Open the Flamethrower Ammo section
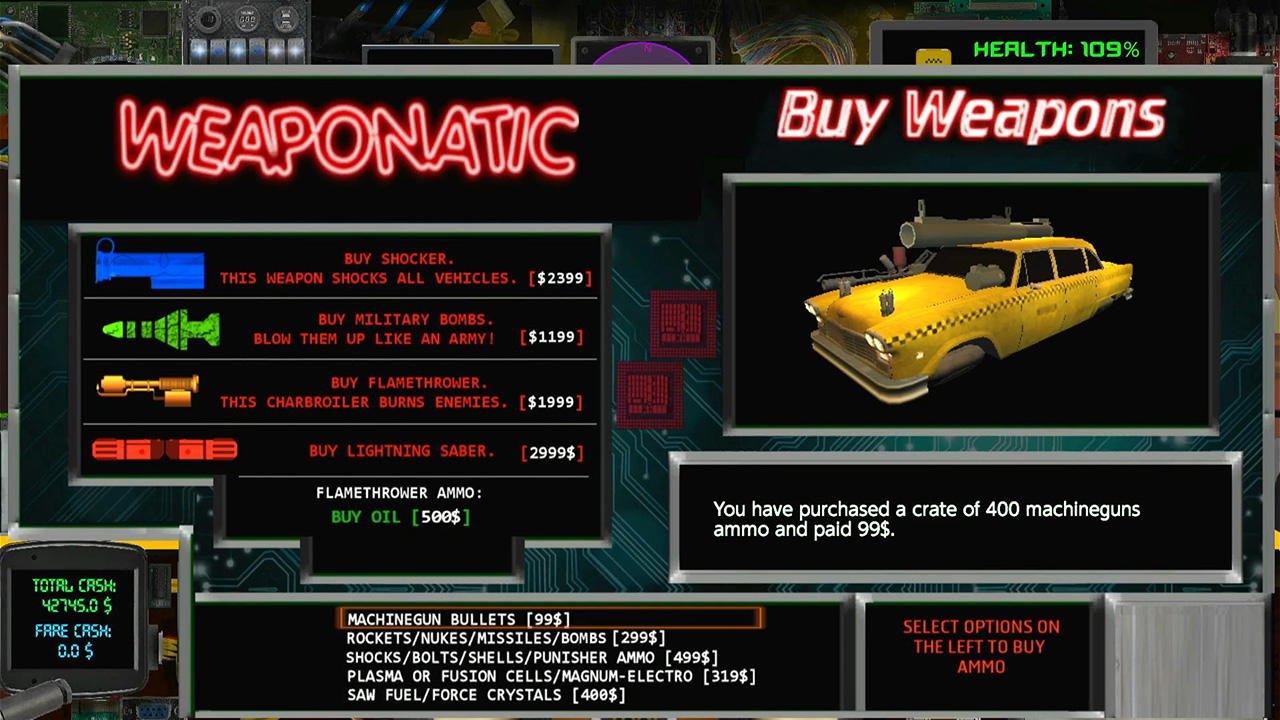 point(399,493)
